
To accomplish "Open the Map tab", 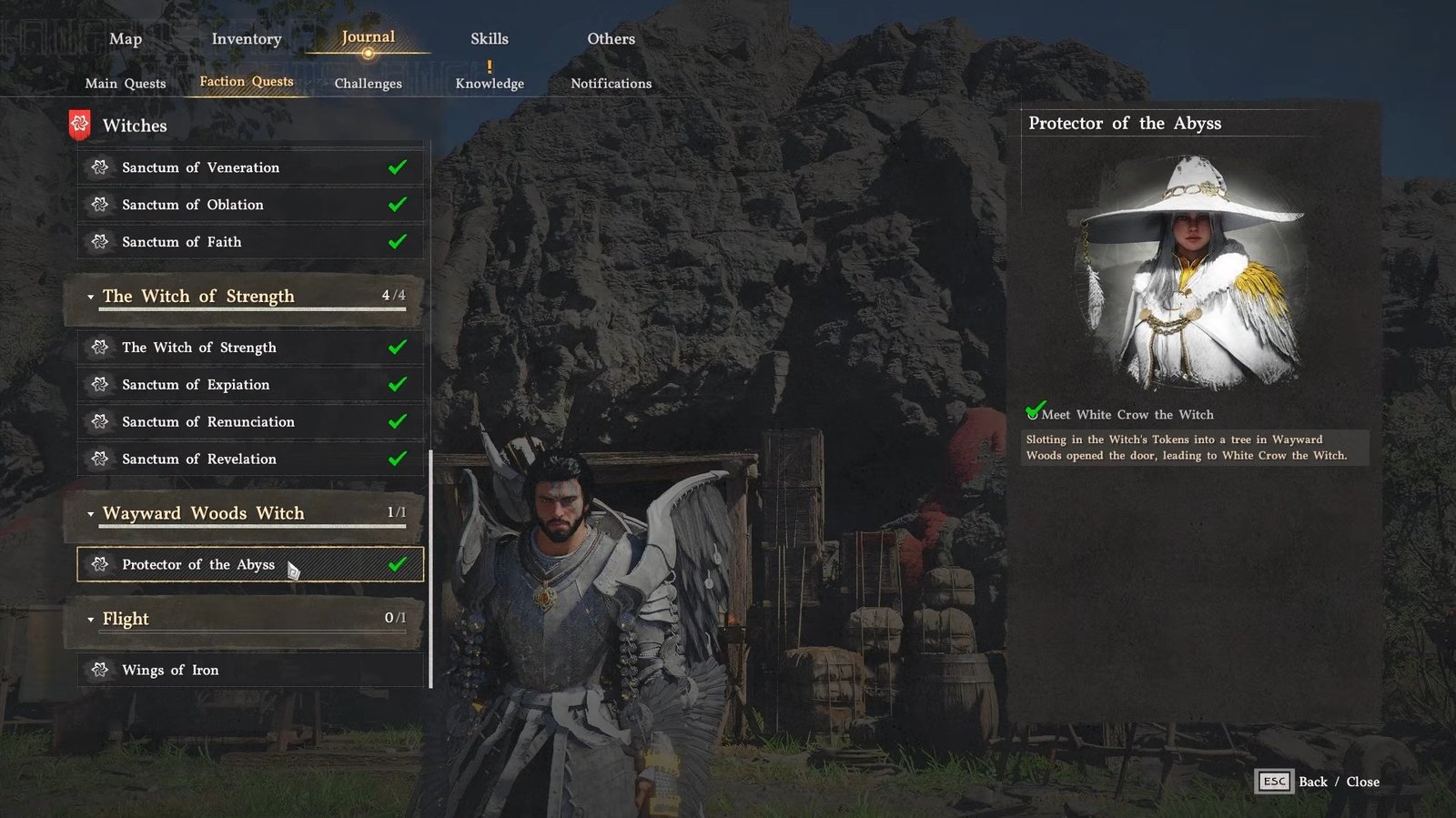I will 126,39.
